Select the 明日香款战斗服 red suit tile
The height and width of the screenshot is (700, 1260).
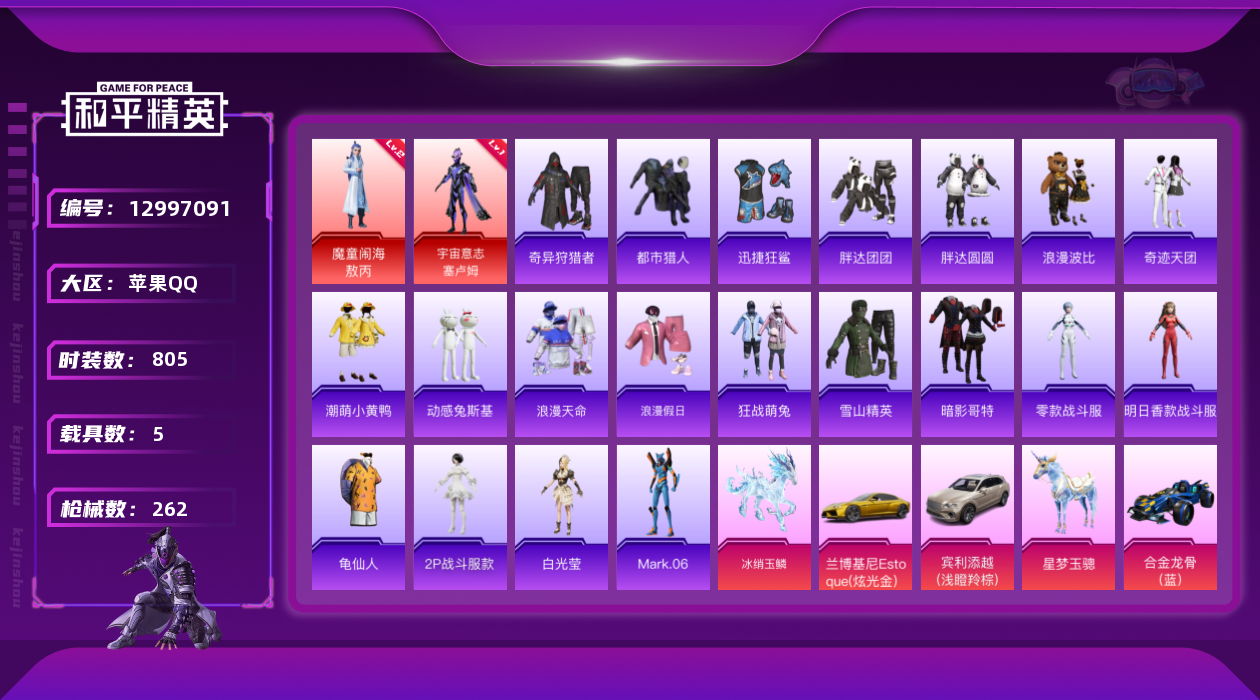1170,364
